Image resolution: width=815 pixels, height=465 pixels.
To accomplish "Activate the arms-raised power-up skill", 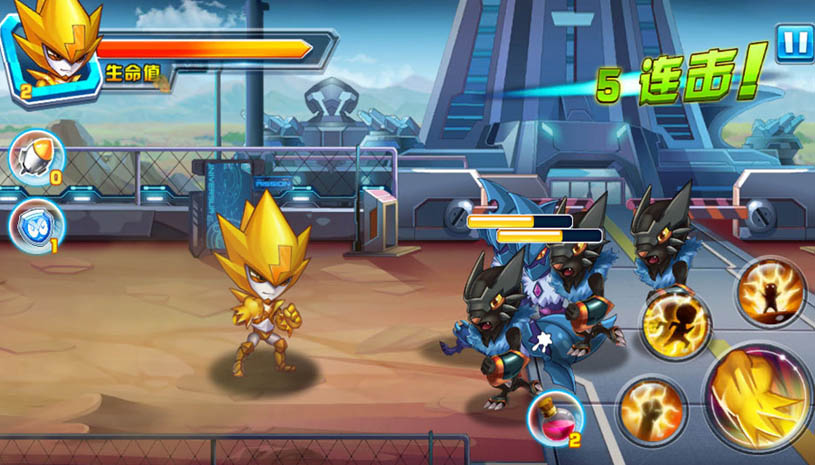I will [x=771, y=292].
